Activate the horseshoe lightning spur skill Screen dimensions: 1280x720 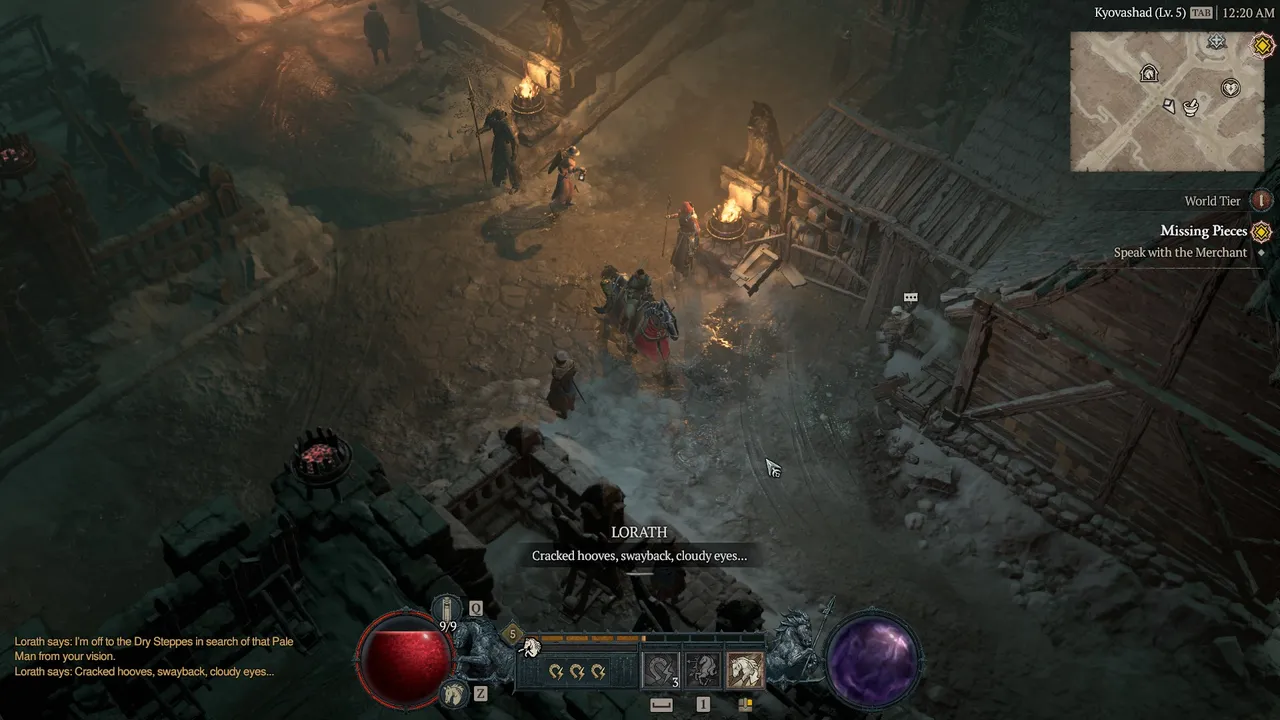pyautogui.click(x=660, y=669)
